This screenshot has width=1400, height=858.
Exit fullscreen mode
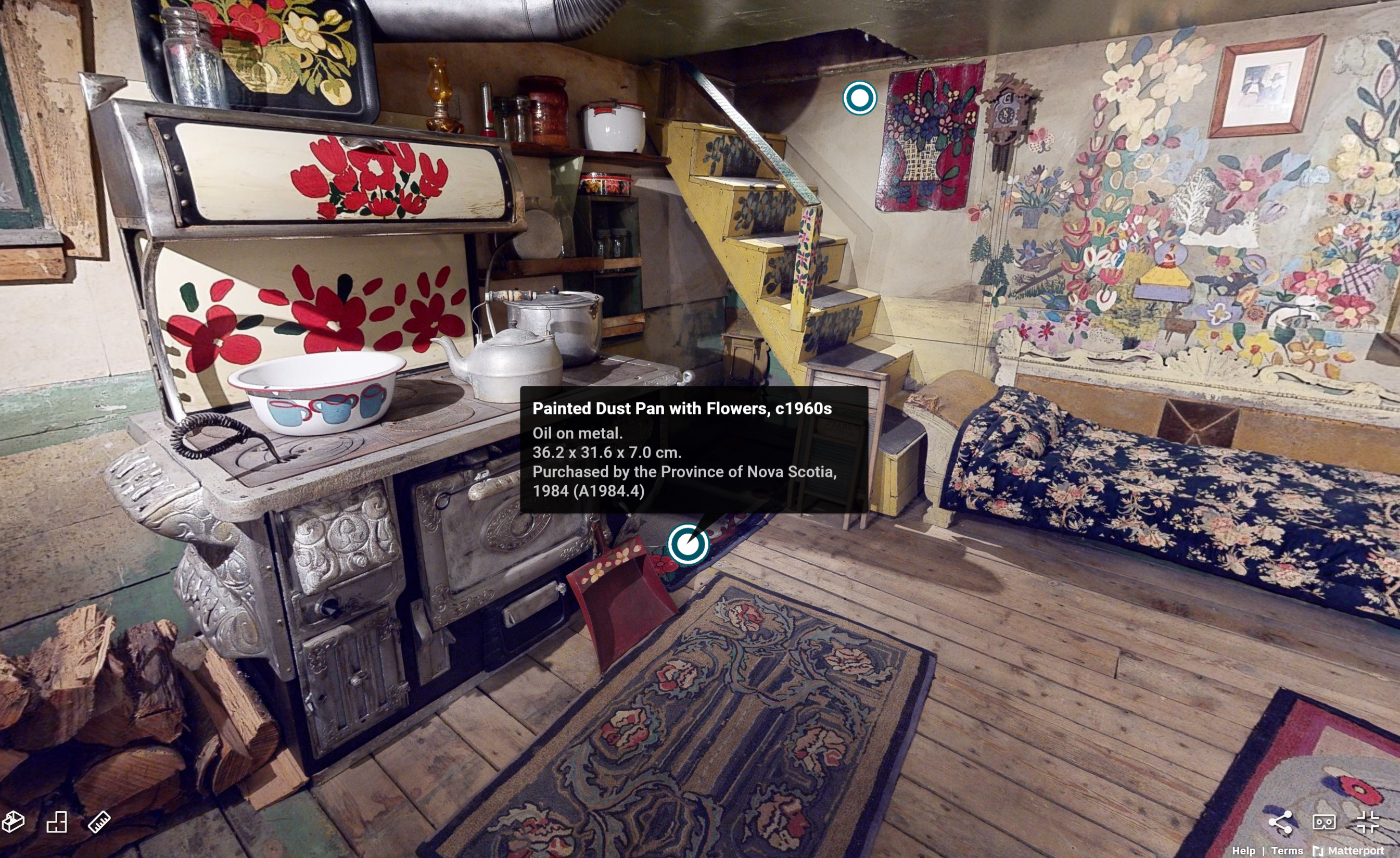click(x=1368, y=822)
